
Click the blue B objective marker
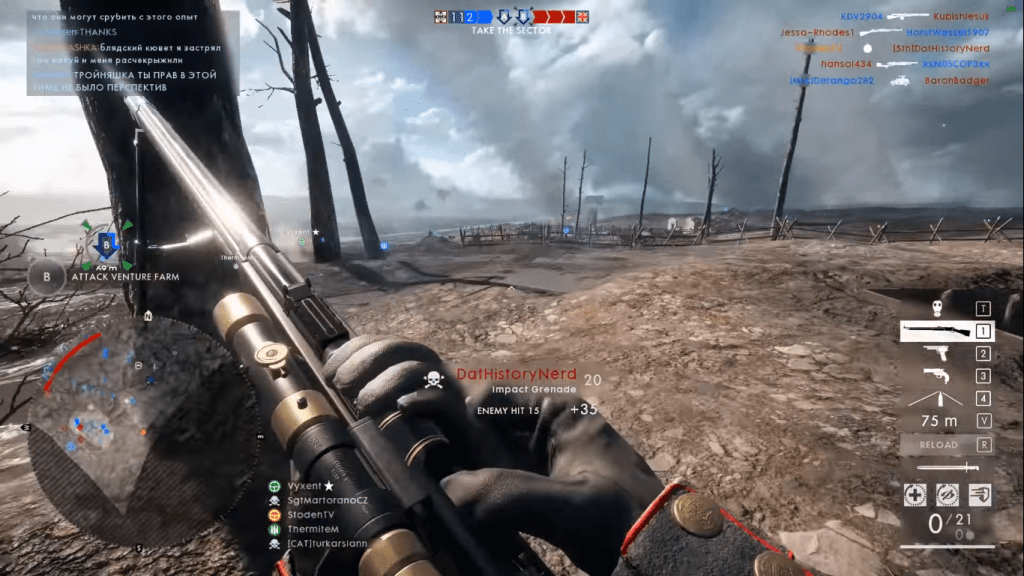tap(107, 246)
